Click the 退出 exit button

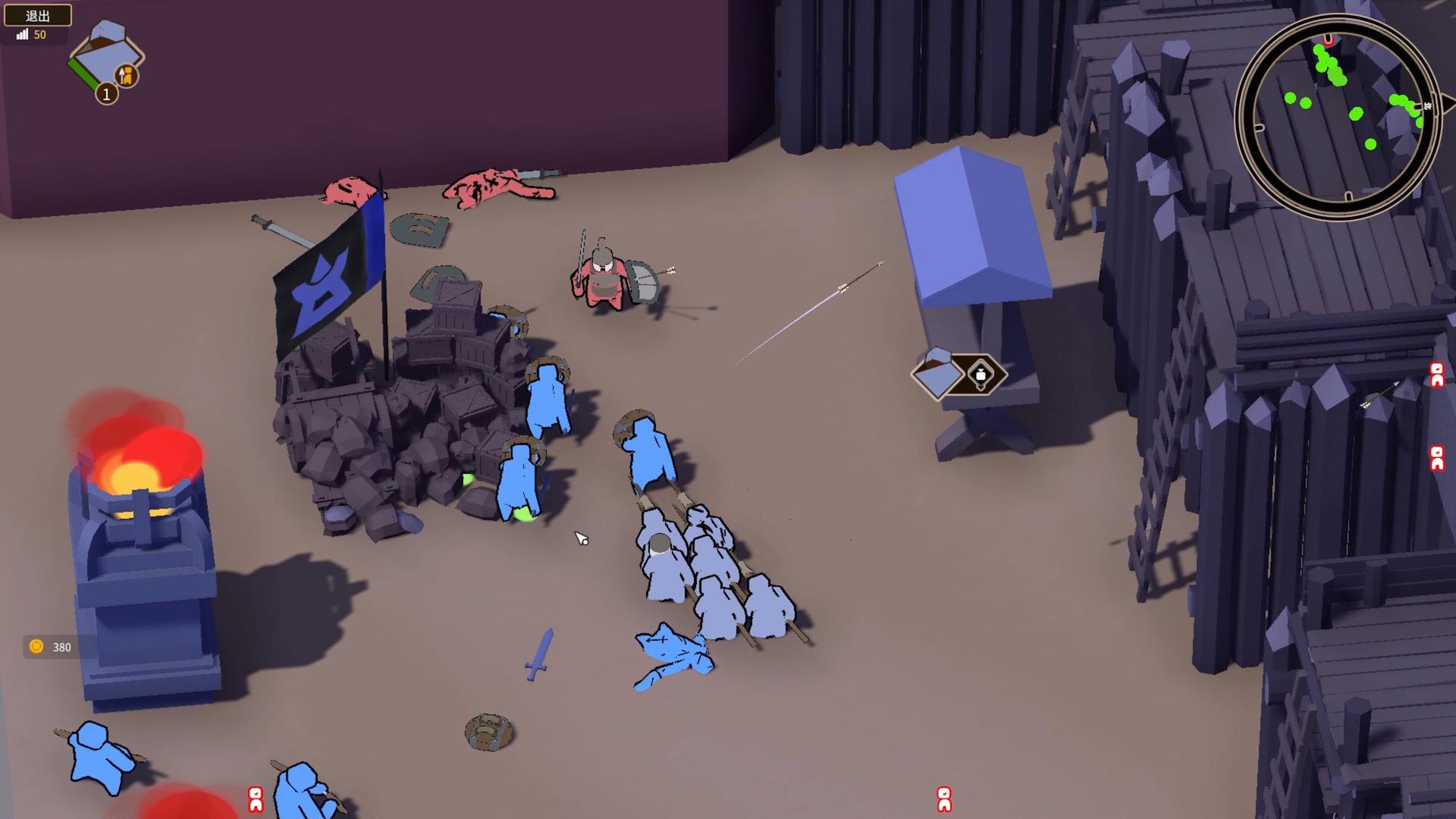point(38,15)
